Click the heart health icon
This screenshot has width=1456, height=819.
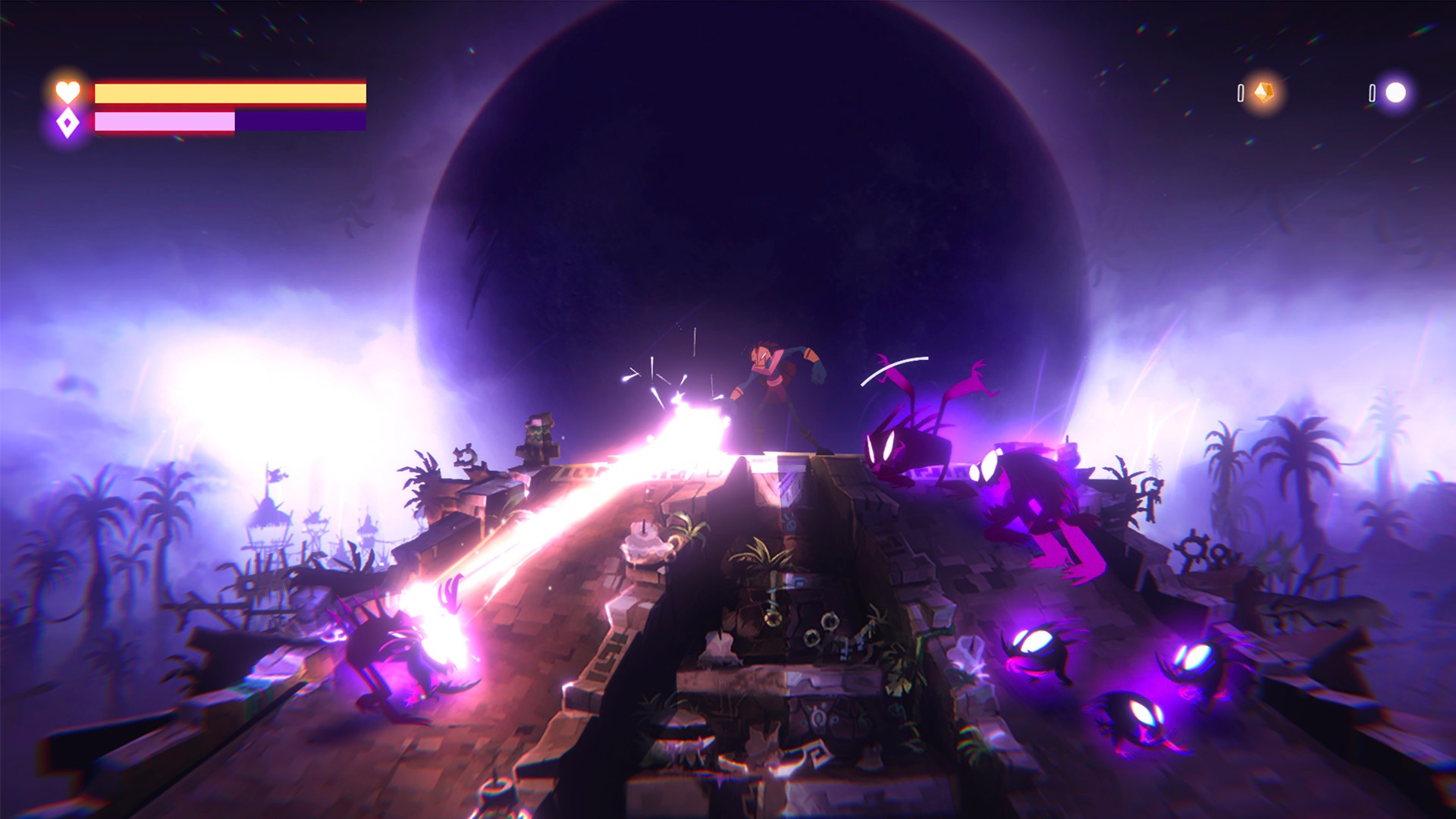pos(67,92)
